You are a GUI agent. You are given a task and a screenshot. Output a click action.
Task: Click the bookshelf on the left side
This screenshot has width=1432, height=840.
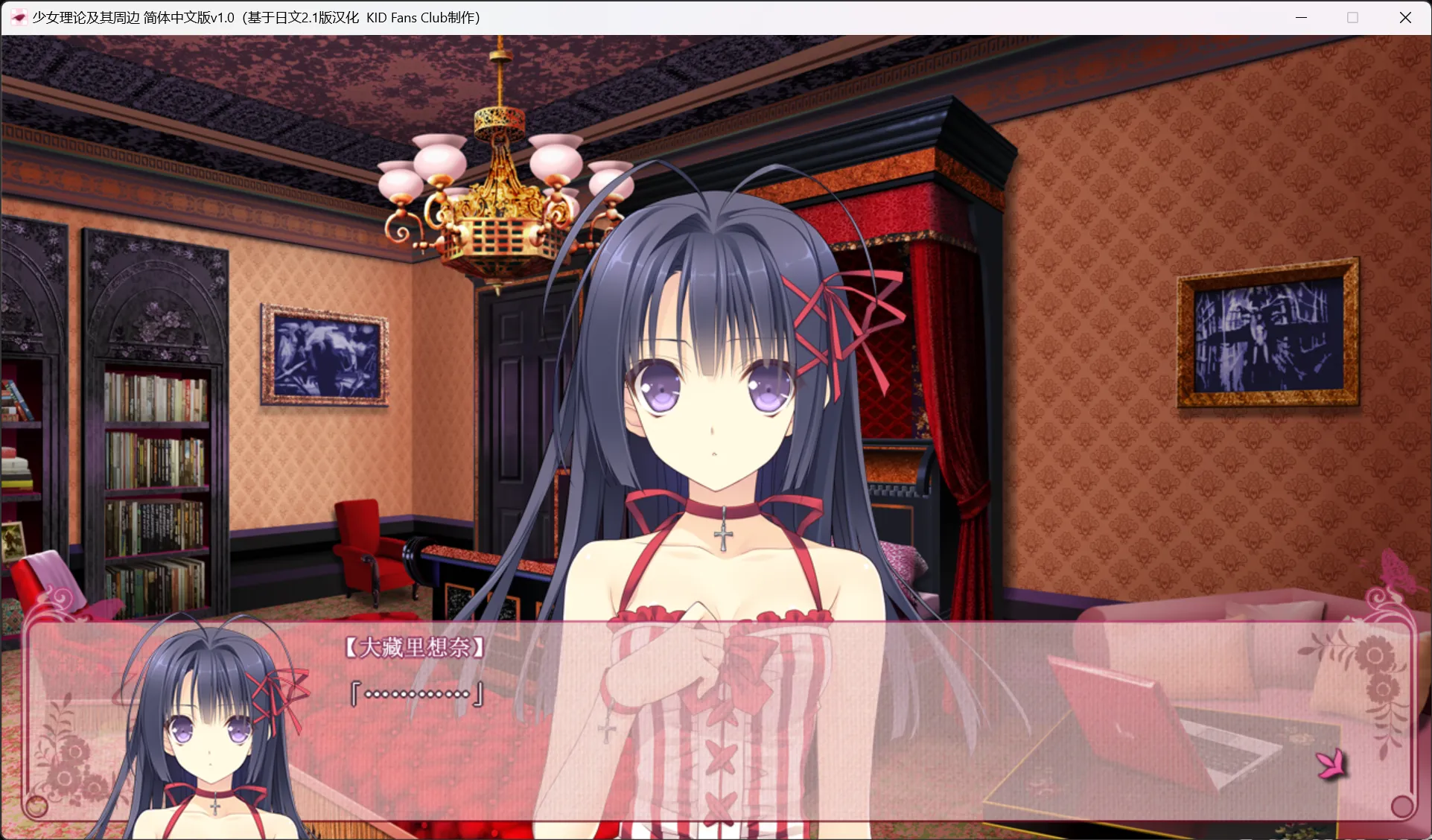(x=156, y=477)
